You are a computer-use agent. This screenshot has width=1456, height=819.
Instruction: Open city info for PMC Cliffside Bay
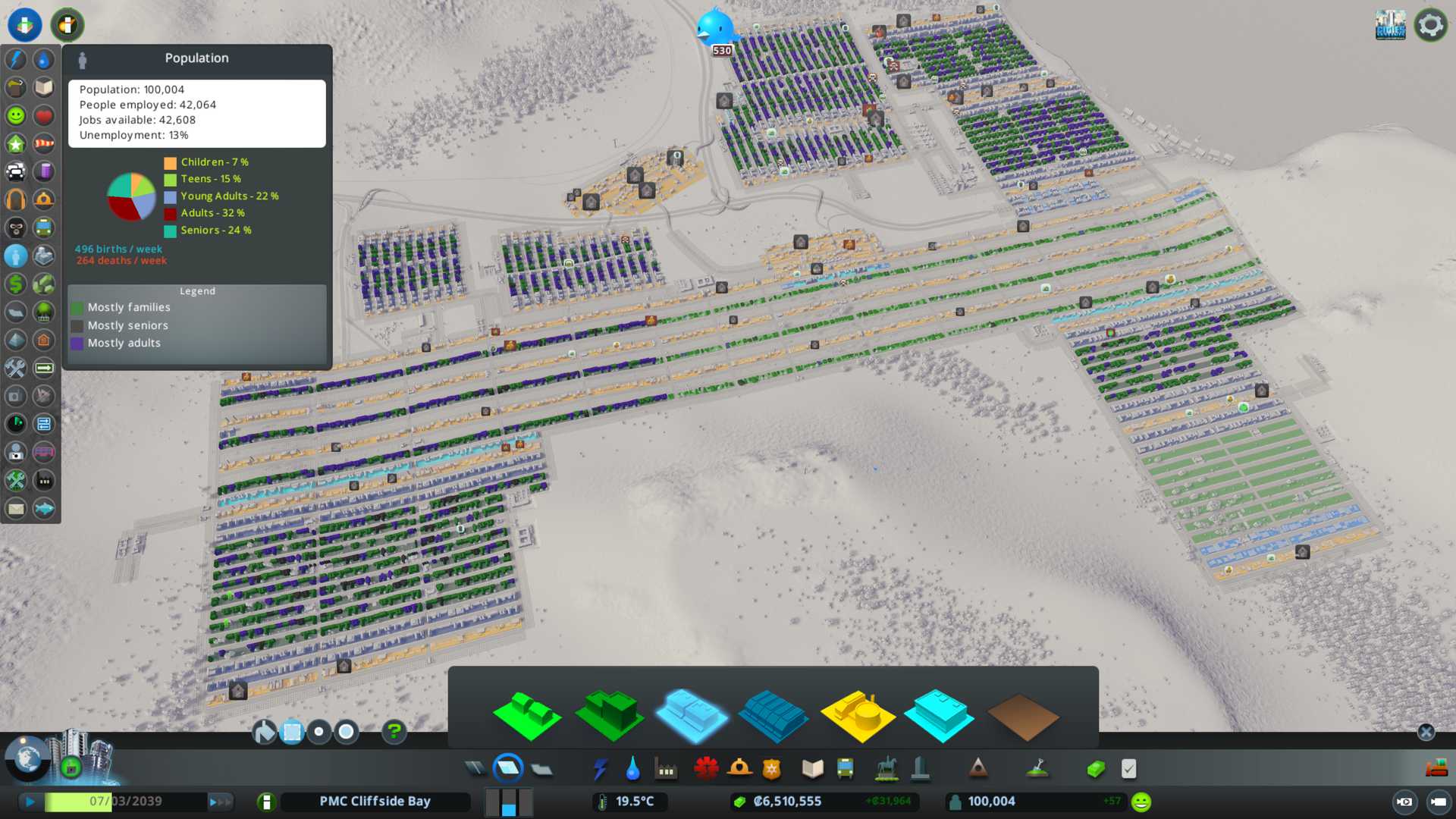pos(375,802)
